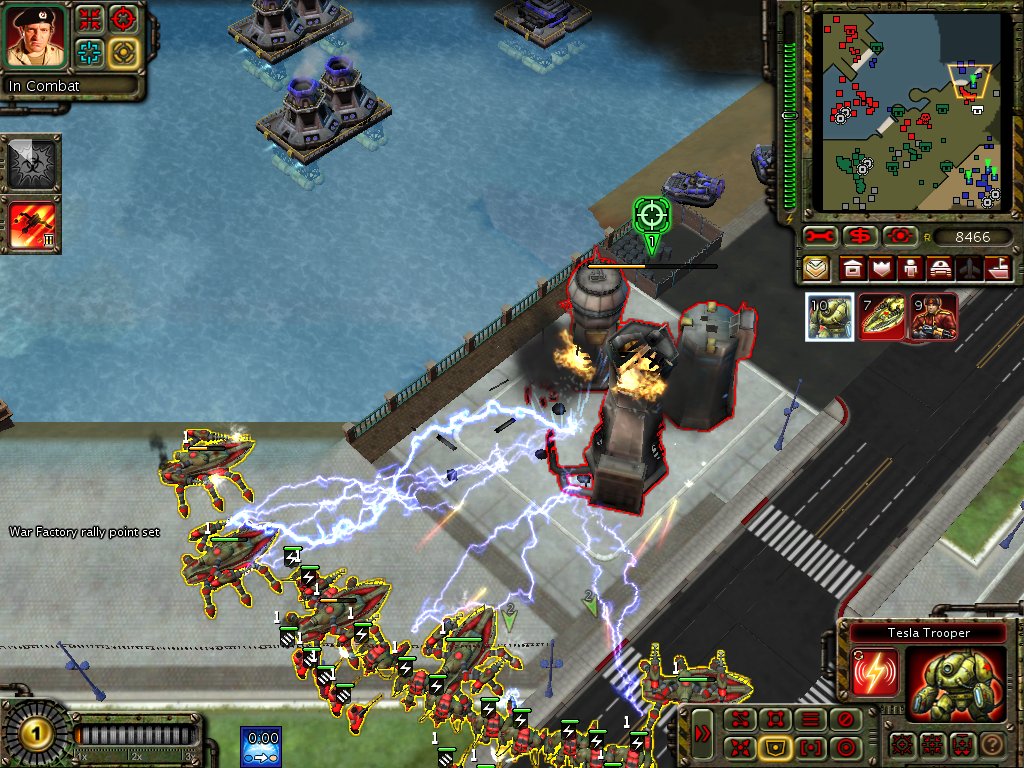Activate the dollar sign sell mode

pyautogui.click(x=859, y=237)
